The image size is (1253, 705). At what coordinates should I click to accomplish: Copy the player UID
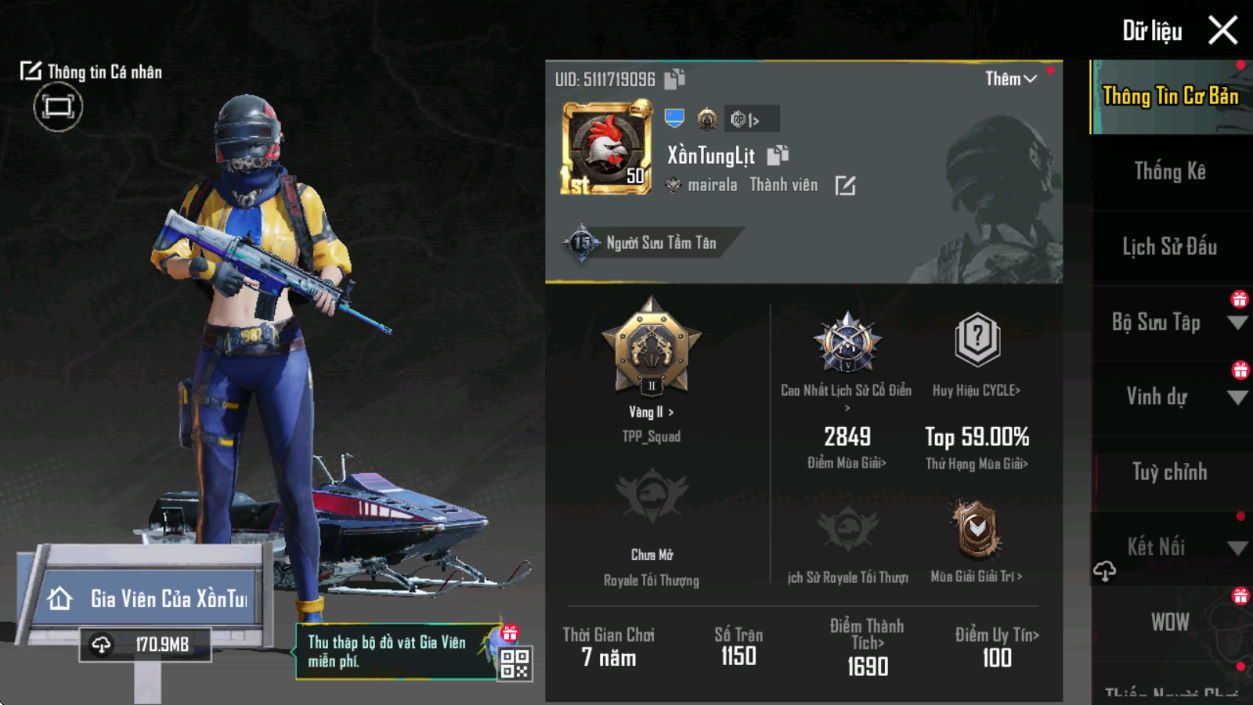pyautogui.click(x=675, y=79)
